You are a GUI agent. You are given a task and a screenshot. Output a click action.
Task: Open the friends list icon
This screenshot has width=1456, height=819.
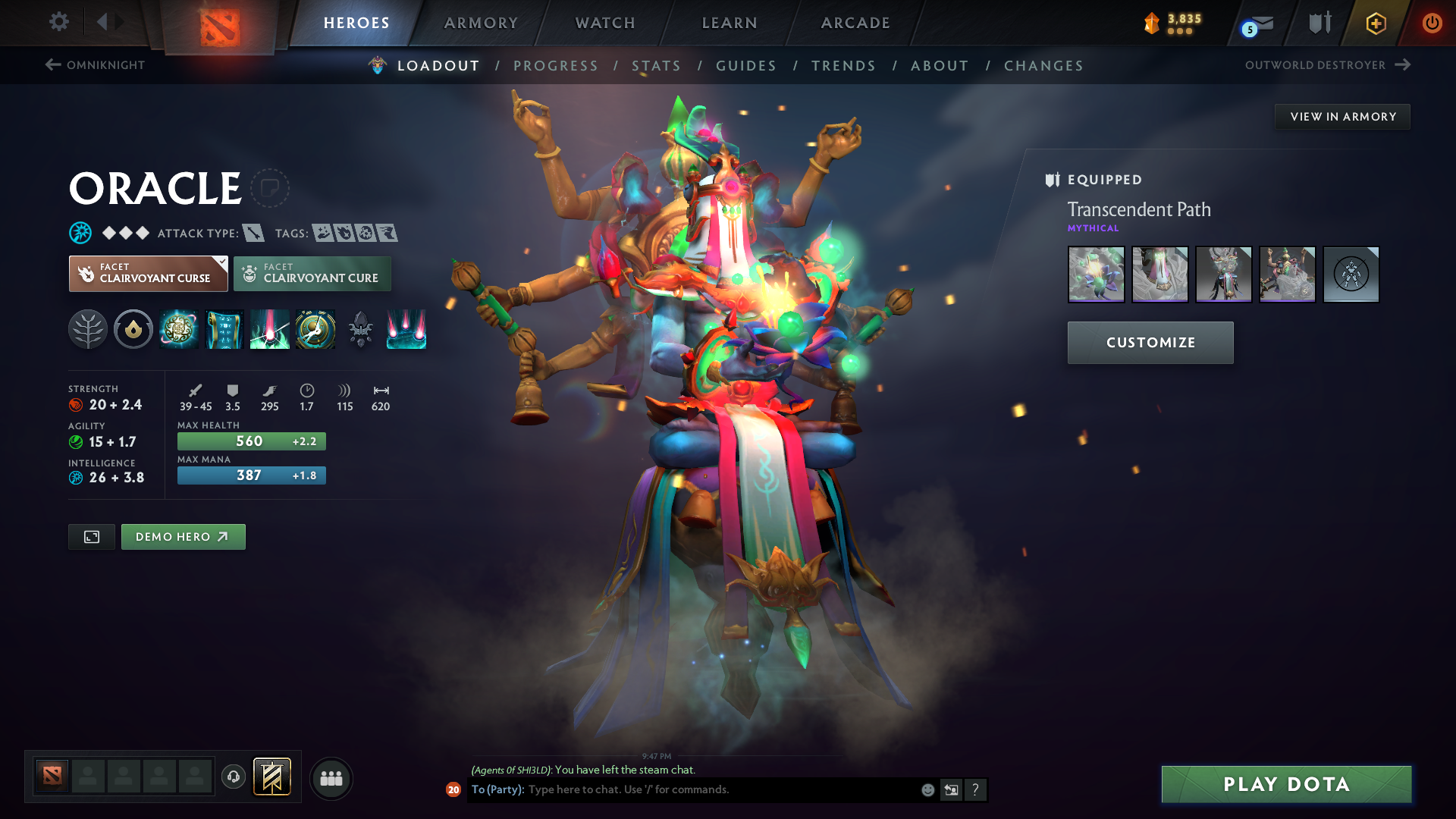(331, 778)
